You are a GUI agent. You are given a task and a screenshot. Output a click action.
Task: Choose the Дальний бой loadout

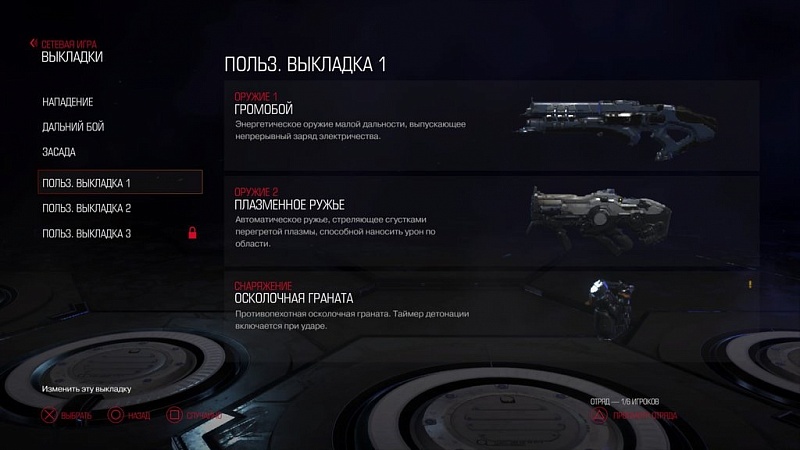click(x=73, y=127)
